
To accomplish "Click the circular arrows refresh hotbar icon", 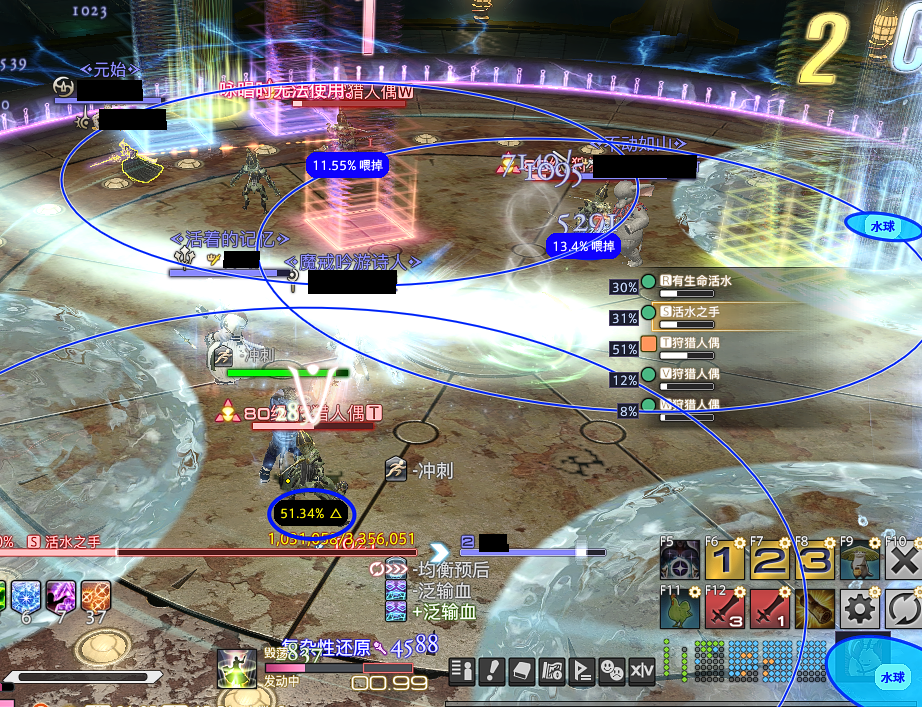I will click(x=903, y=608).
